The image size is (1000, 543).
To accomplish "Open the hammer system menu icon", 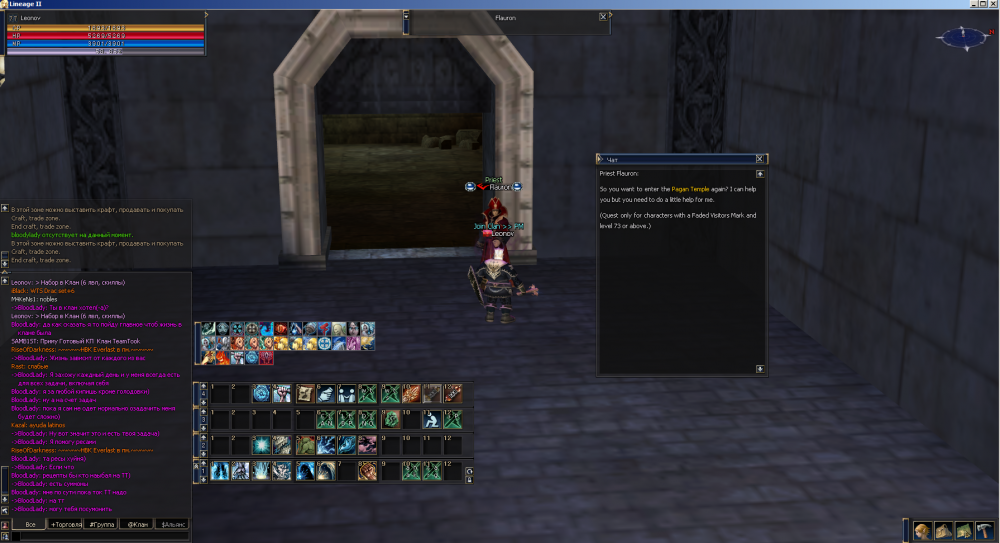I will point(986,530).
